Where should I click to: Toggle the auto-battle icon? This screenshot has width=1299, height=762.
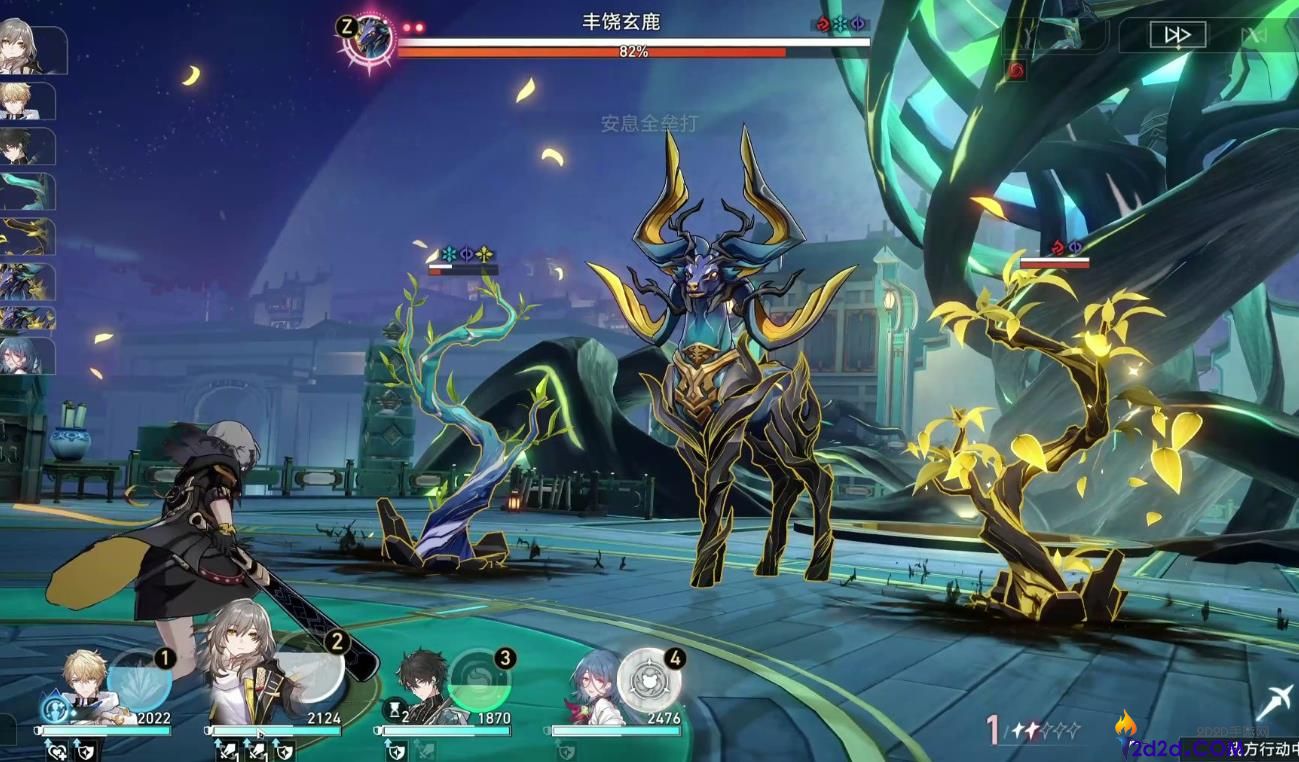pyautogui.click(x=1253, y=36)
